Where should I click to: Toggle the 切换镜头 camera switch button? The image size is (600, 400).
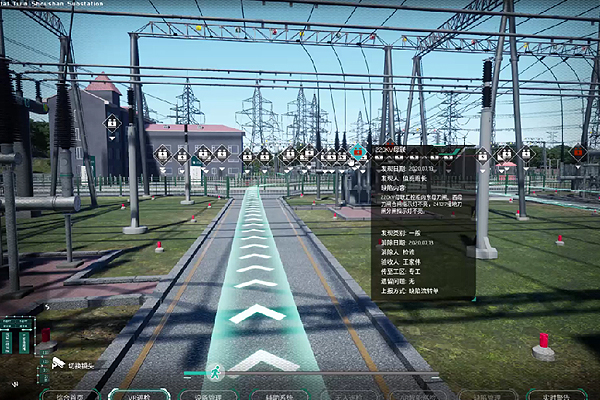[x=70, y=365]
